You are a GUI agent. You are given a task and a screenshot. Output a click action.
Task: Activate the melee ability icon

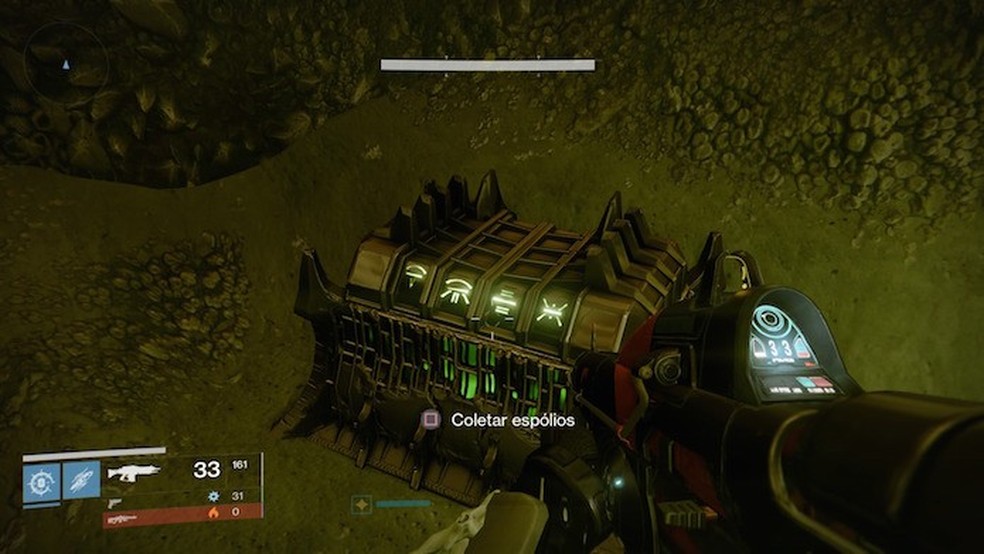click(x=80, y=480)
